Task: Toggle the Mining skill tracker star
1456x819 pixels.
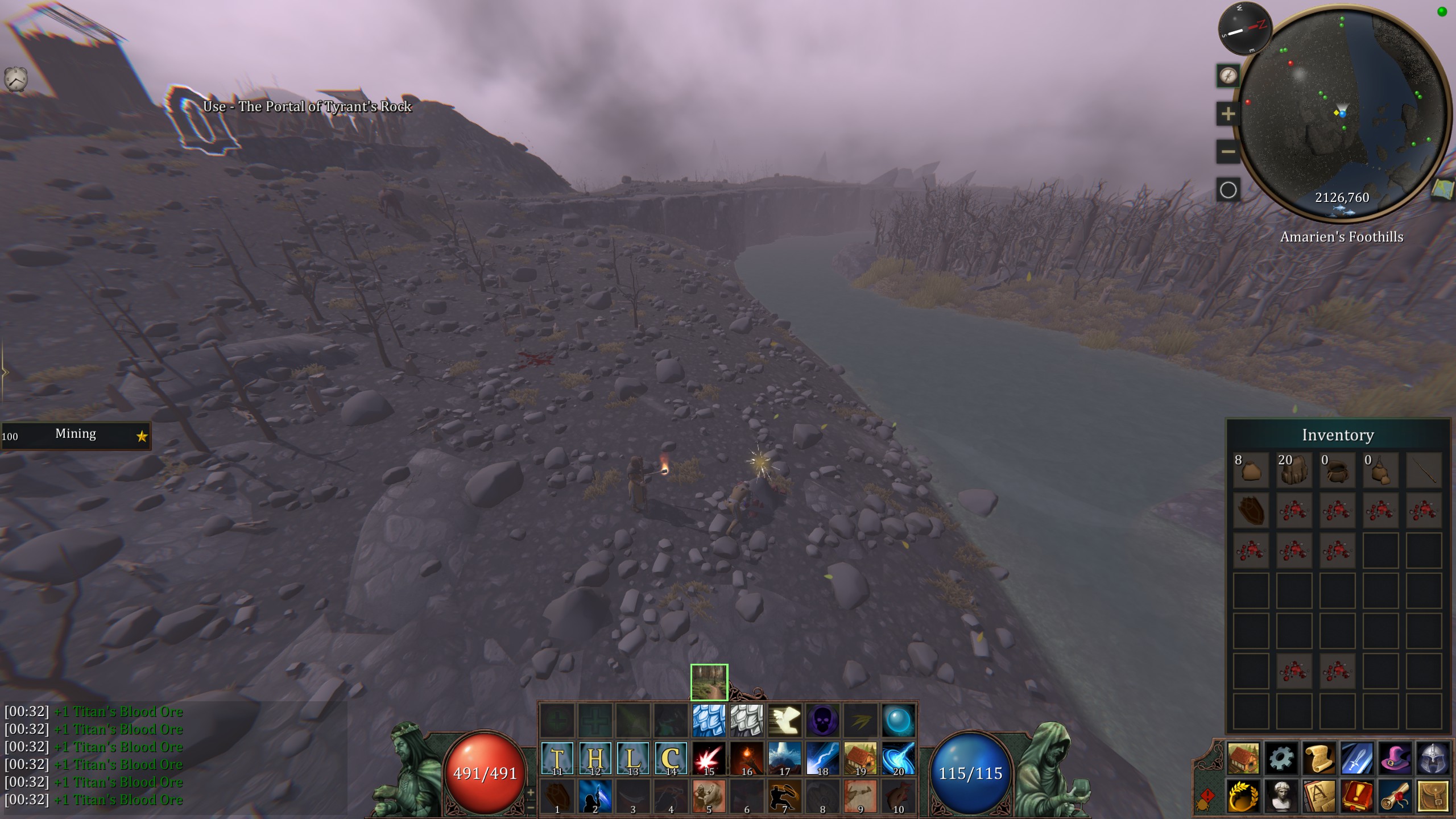Action: pos(142,436)
